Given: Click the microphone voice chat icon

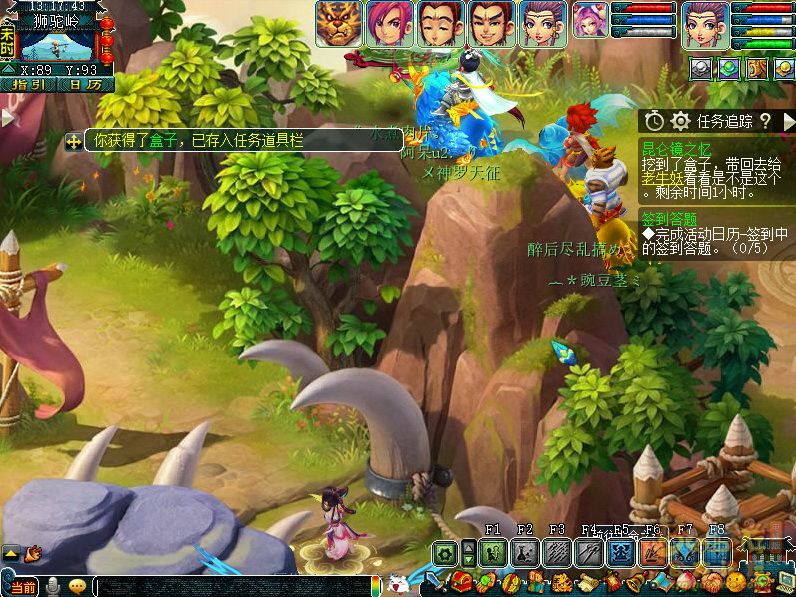Looking at the screenshot, I should coord(52,586).
